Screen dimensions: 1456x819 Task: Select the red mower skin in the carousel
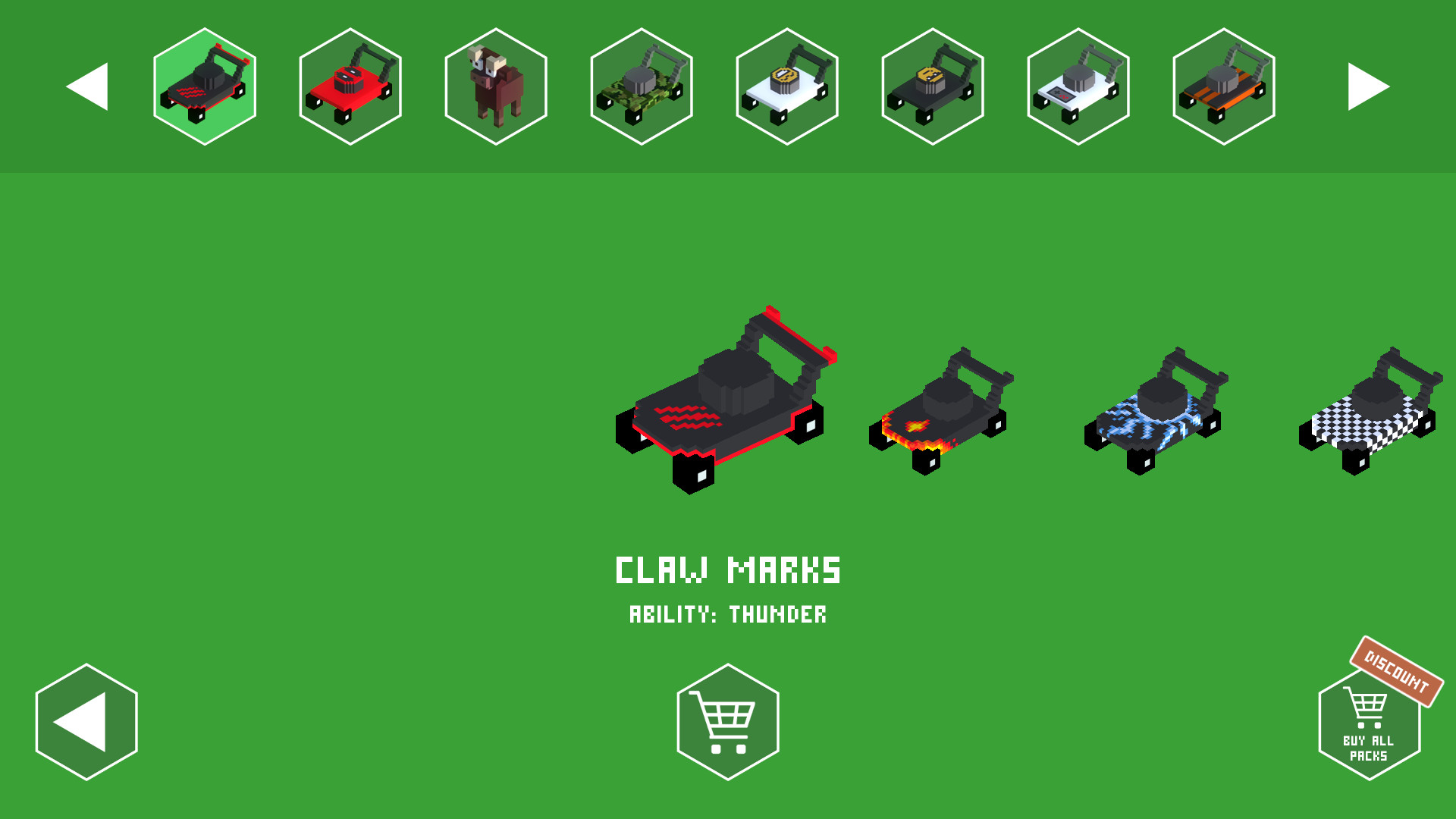(350, 86)
